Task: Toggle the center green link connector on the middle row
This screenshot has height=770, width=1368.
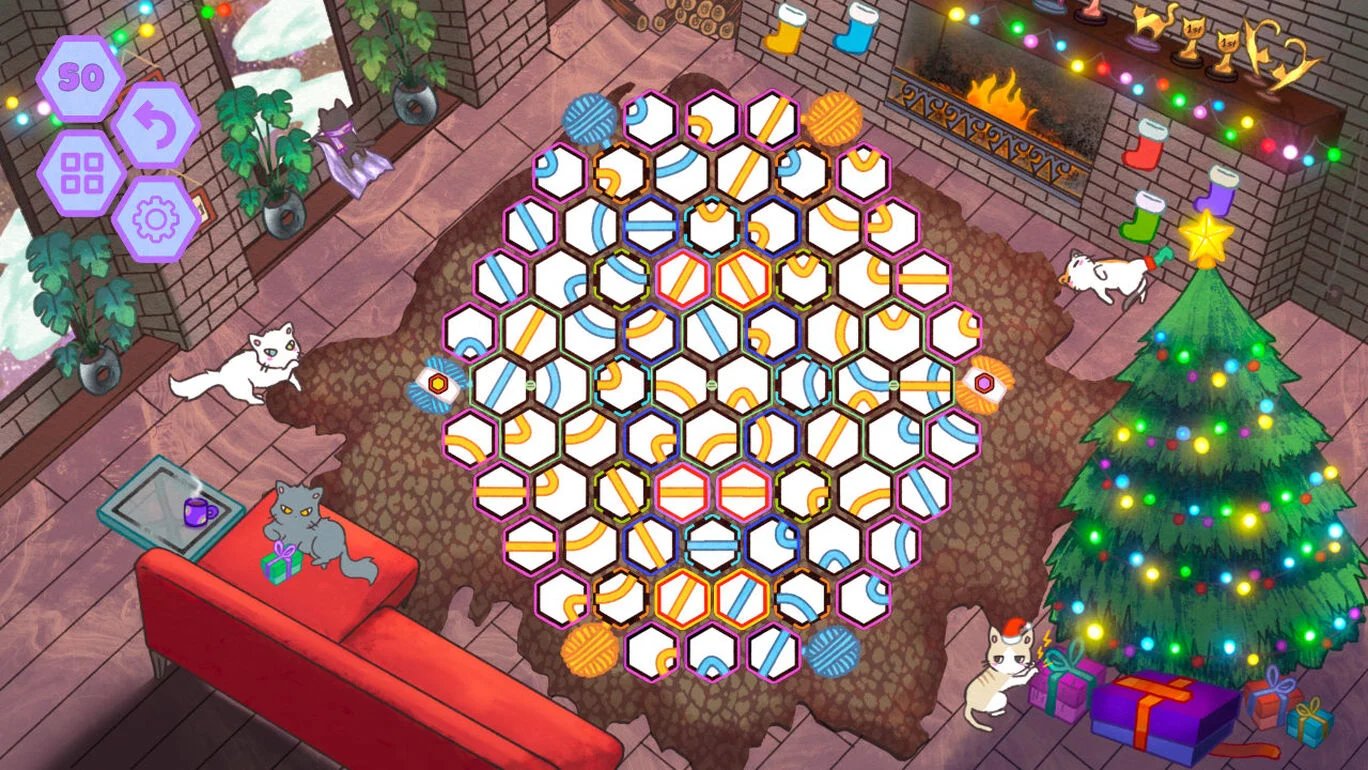Action: click(712, 385)
